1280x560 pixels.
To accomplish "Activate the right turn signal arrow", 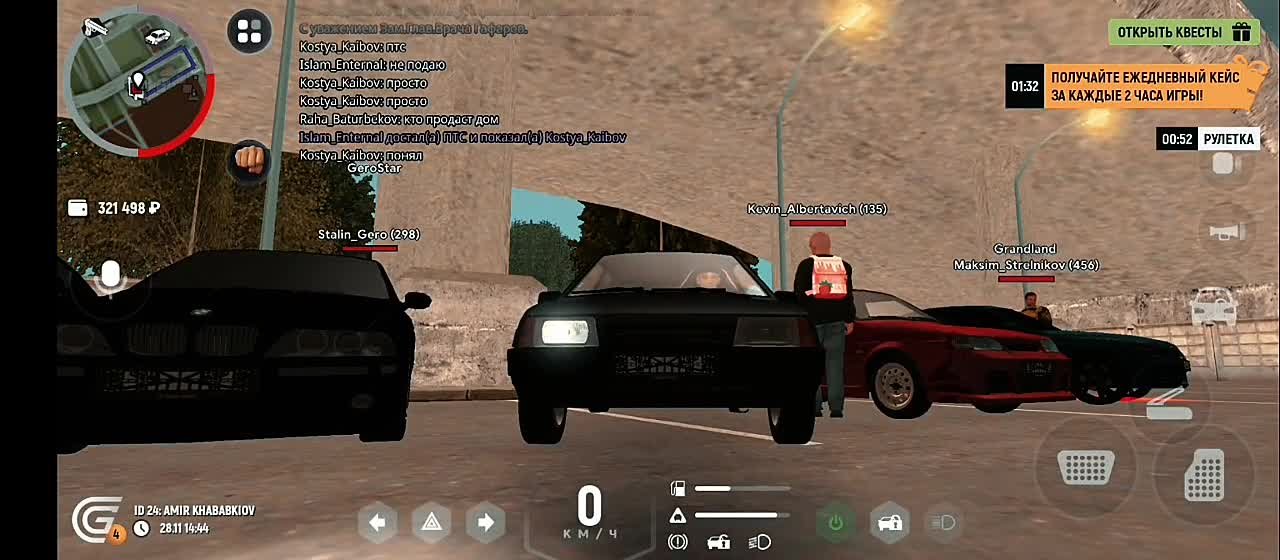I will click(x=485, y=522).
